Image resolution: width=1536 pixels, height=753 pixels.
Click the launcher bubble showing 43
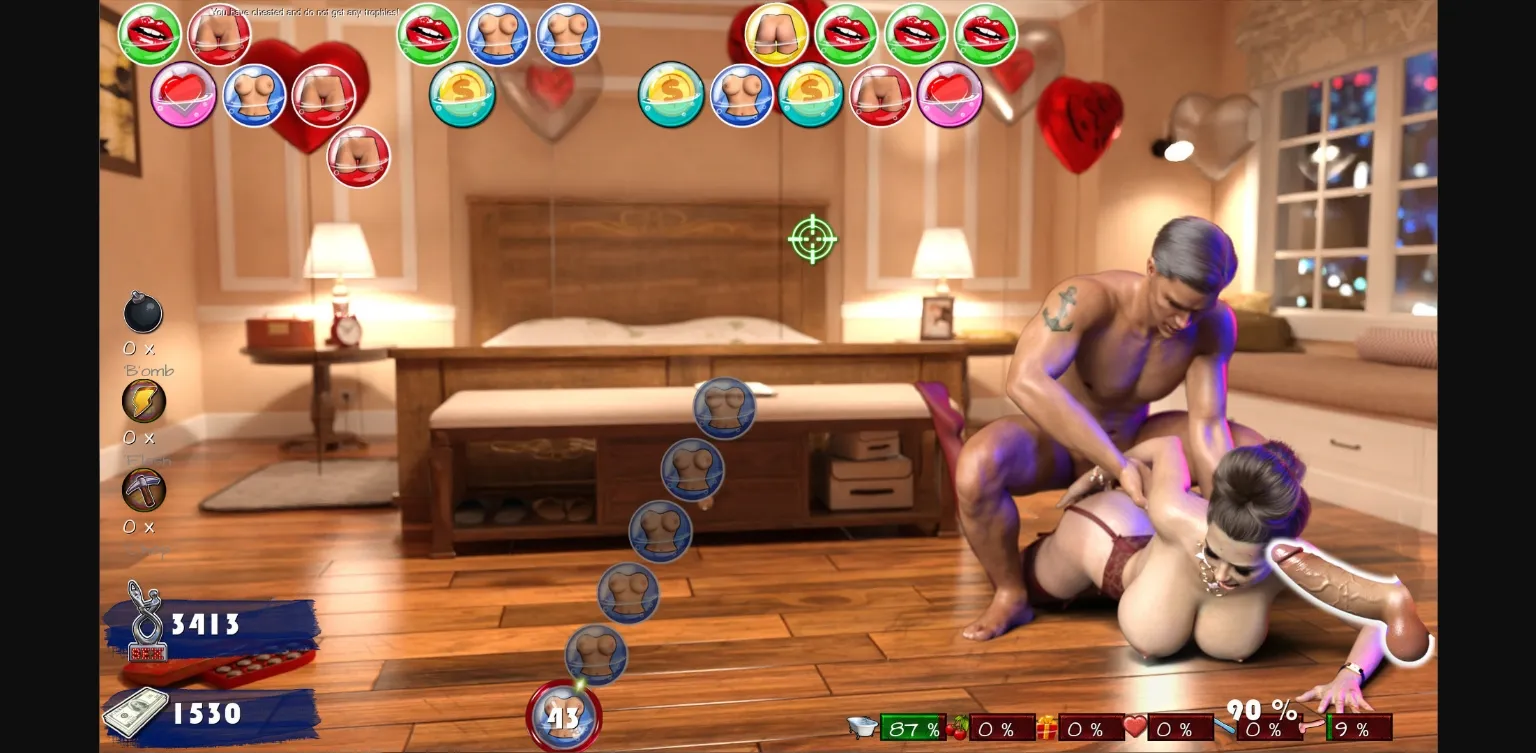(563, 714)
